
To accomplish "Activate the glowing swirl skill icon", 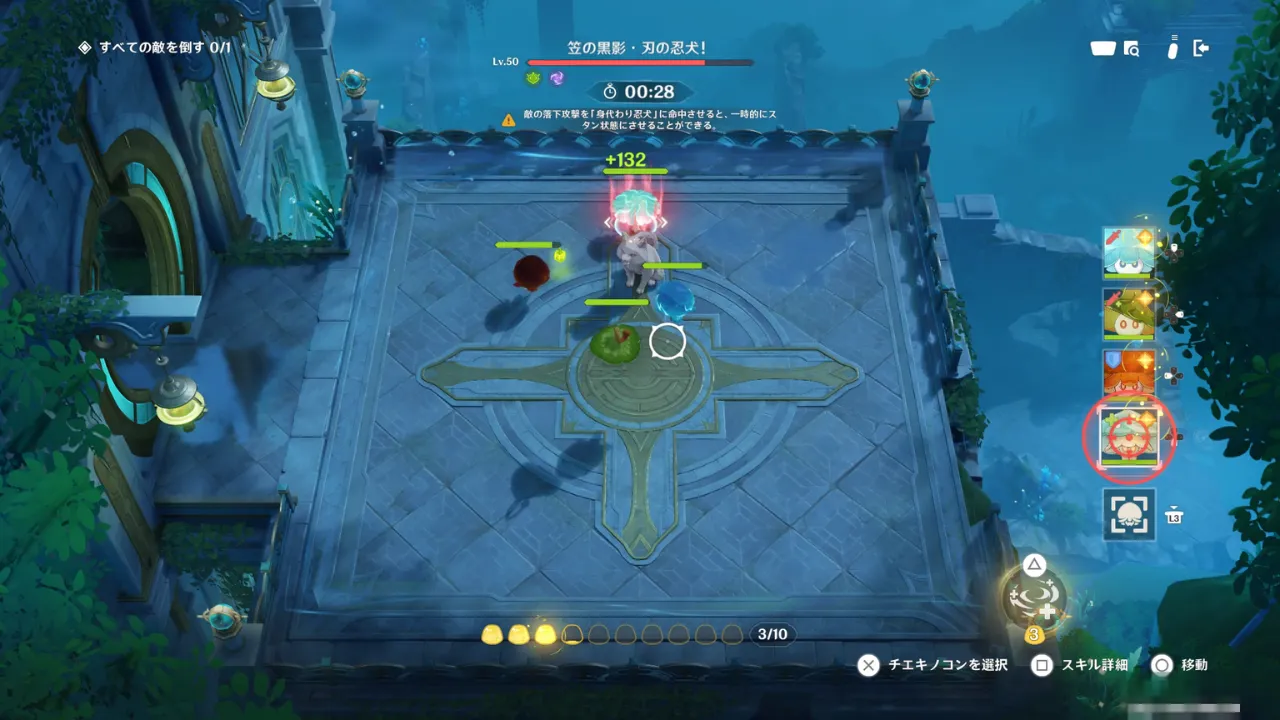I will [1034, 597].
